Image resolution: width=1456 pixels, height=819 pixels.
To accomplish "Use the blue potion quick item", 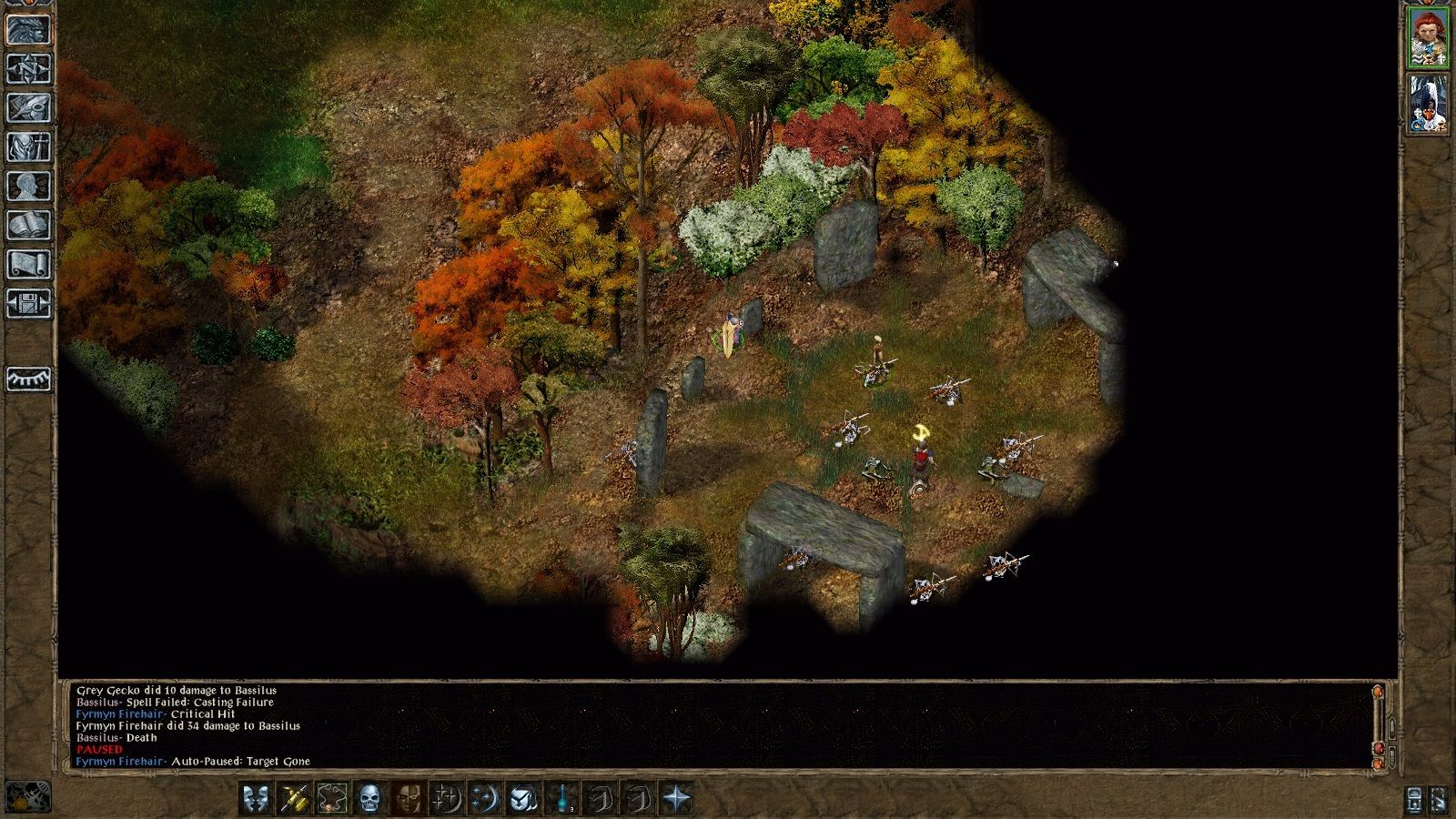I will [x=563, y=799].
